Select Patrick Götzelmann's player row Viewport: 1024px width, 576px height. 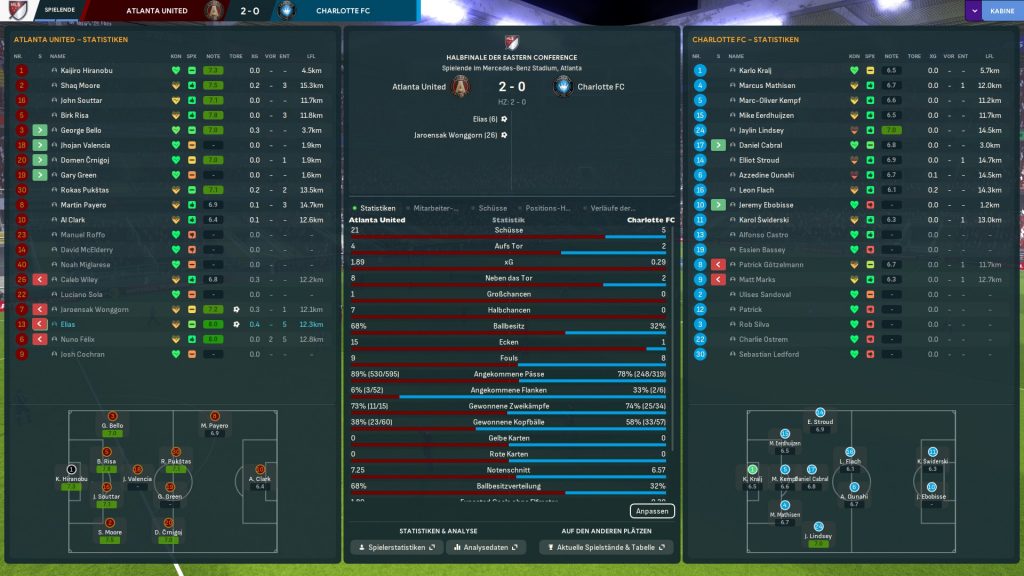pos(770,264)
